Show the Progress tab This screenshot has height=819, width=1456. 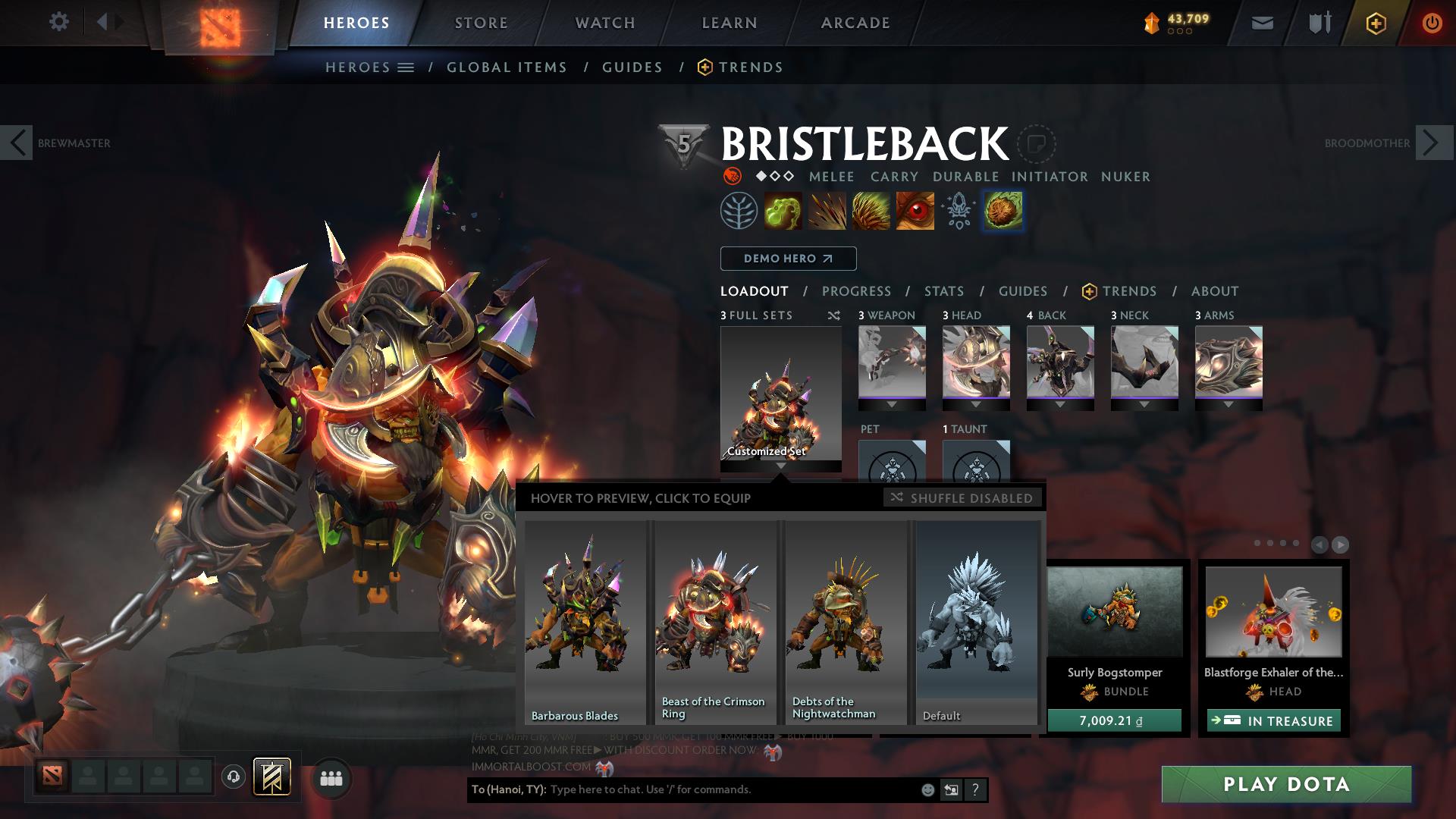[x=856, y=291]
